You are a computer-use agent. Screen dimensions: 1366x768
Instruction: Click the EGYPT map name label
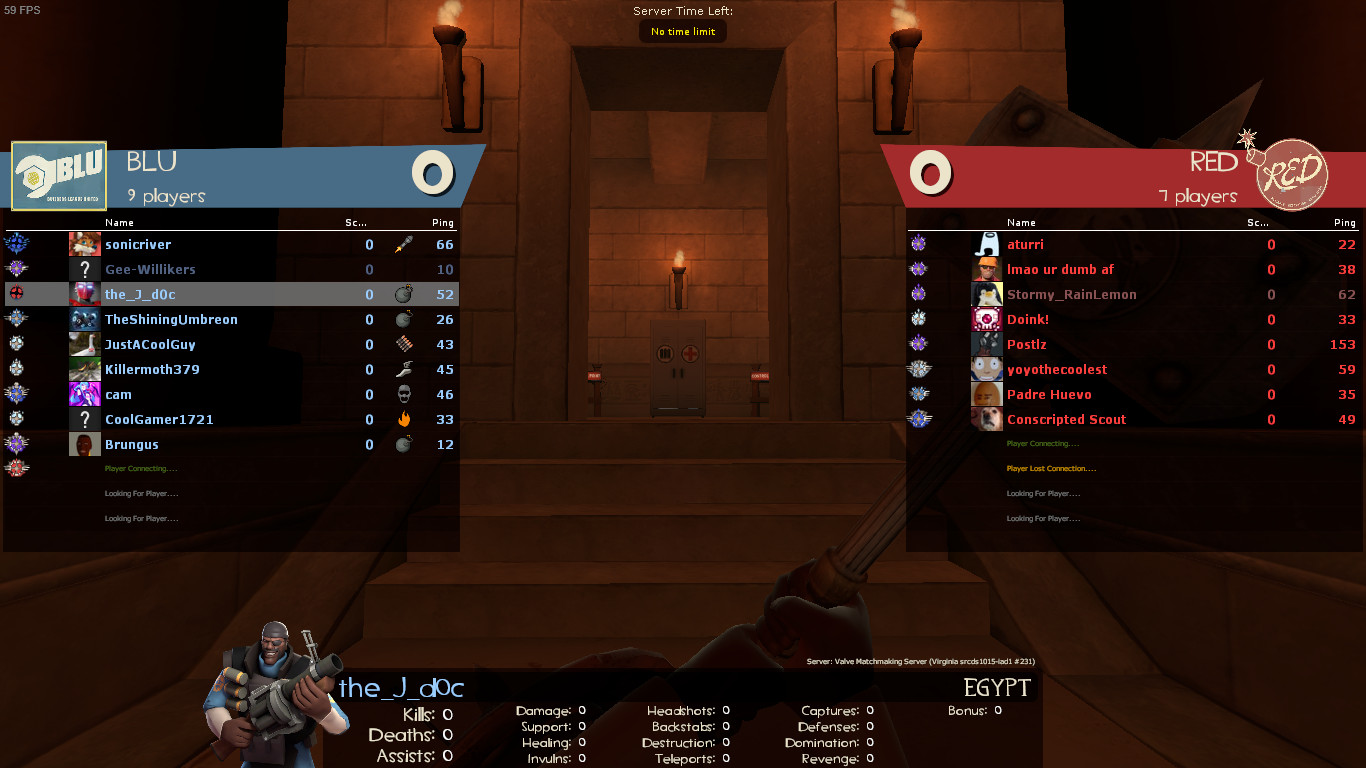[997, 688]
